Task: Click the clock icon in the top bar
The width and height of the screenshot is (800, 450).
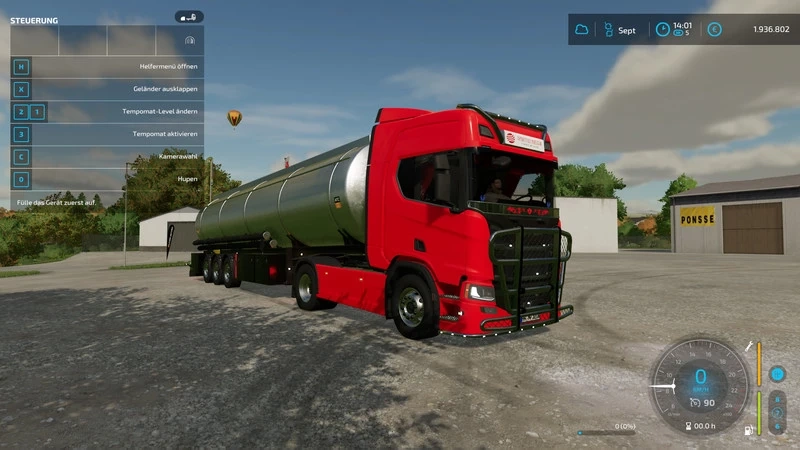Action: (662, 30)
